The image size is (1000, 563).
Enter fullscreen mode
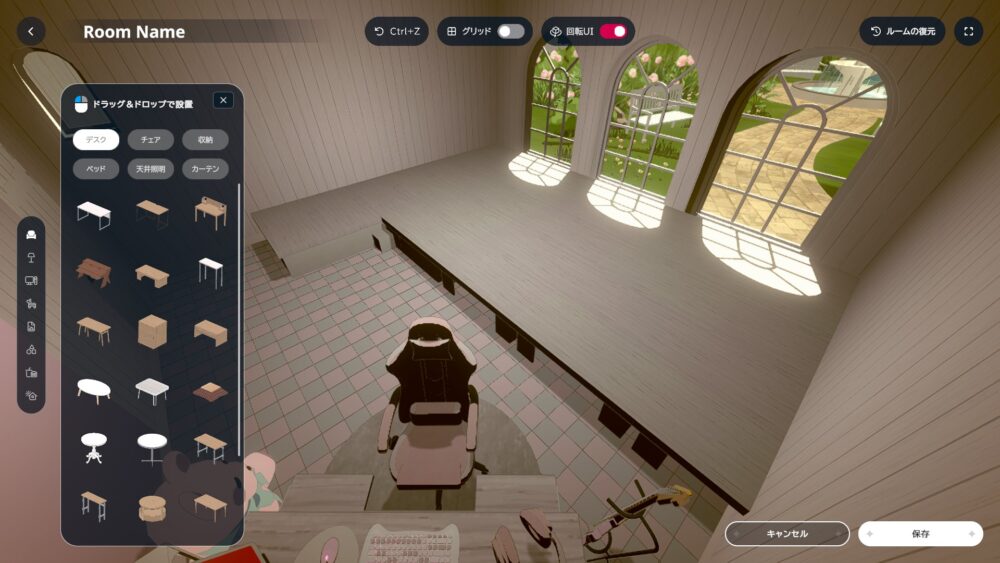[968, 31]
